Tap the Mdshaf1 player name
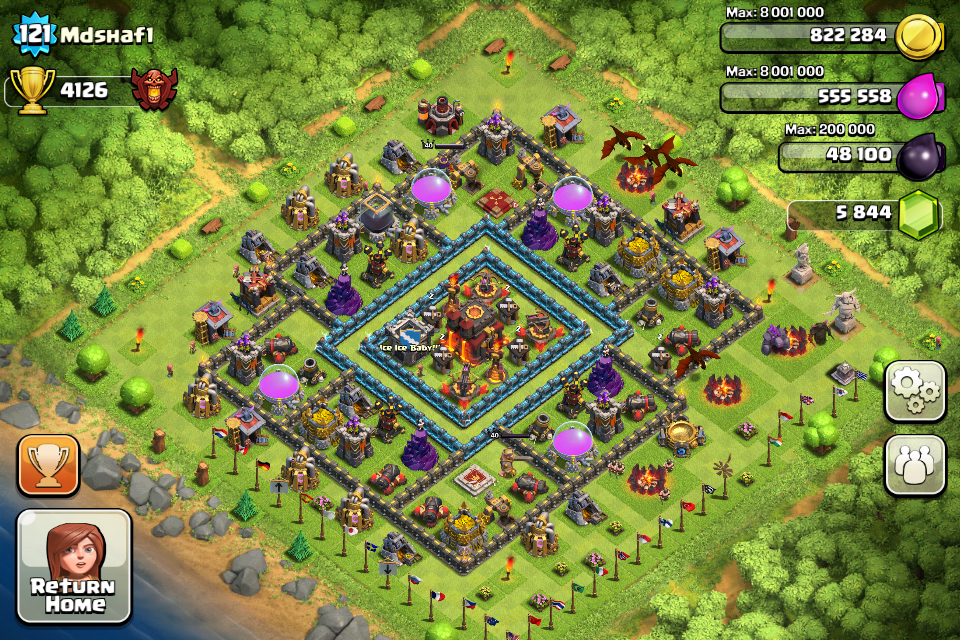This screenshot has height=640, width=960. tap(108, 34)
